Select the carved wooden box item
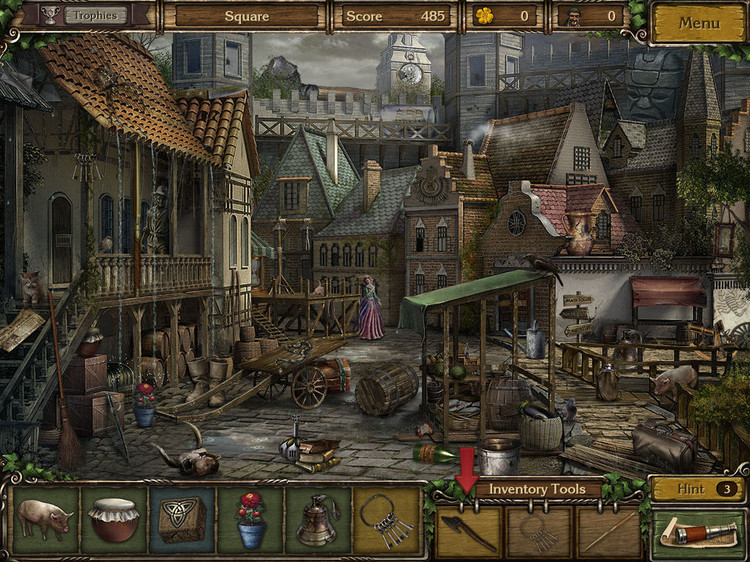 182,520
